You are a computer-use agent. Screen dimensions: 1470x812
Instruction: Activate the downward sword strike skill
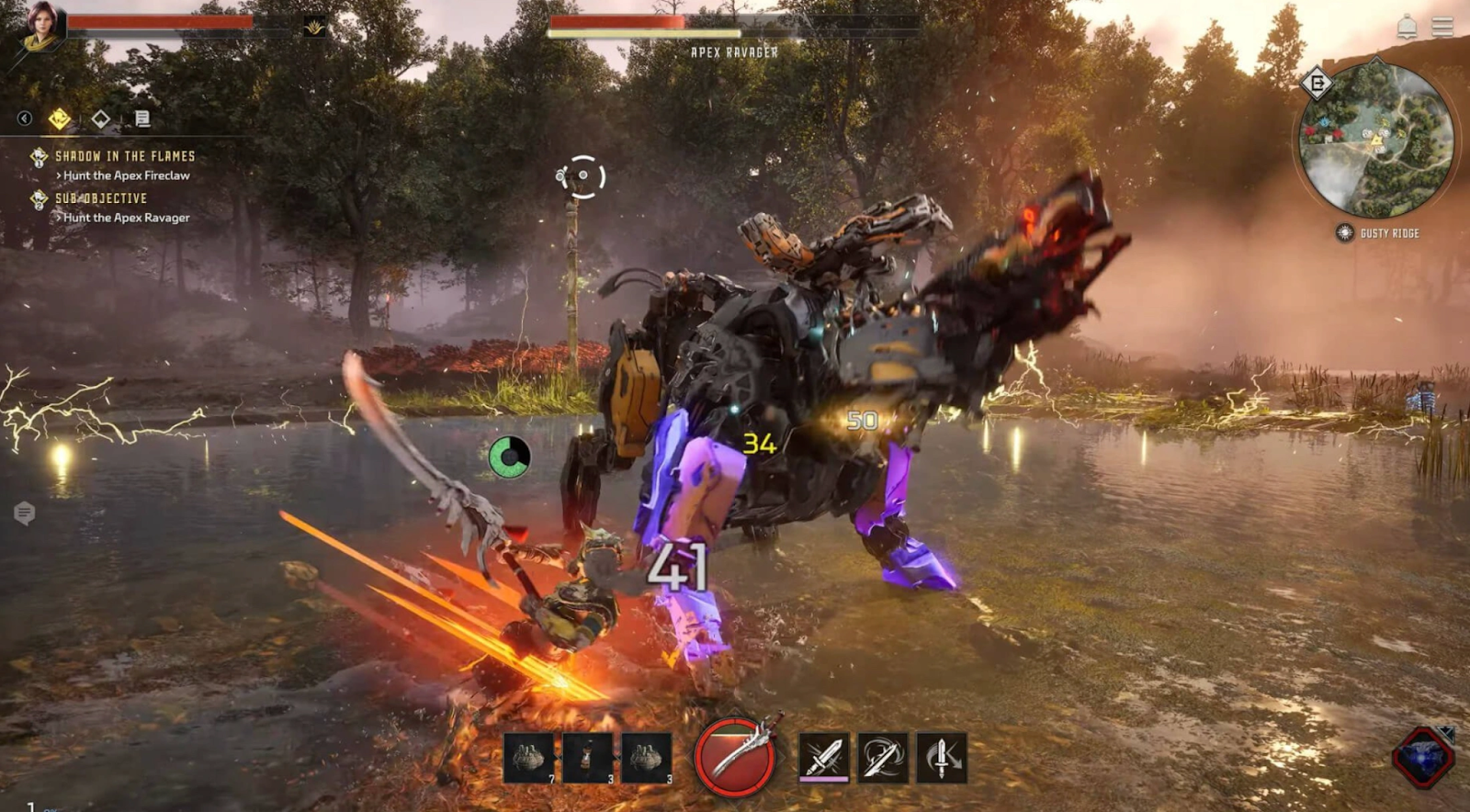pyautogui.click(x=942, y=758)
